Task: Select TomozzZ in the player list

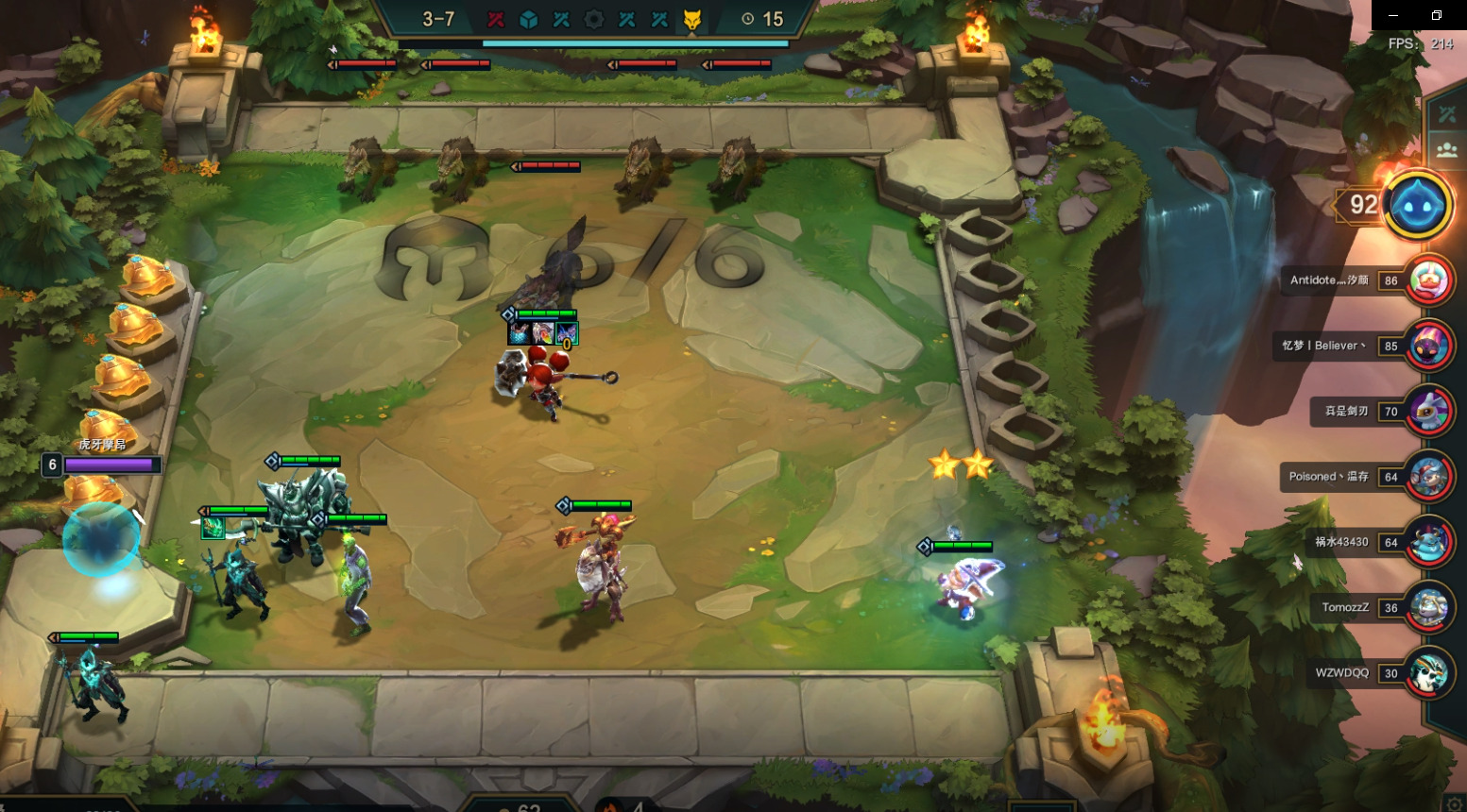Action: coord(1428,607)
